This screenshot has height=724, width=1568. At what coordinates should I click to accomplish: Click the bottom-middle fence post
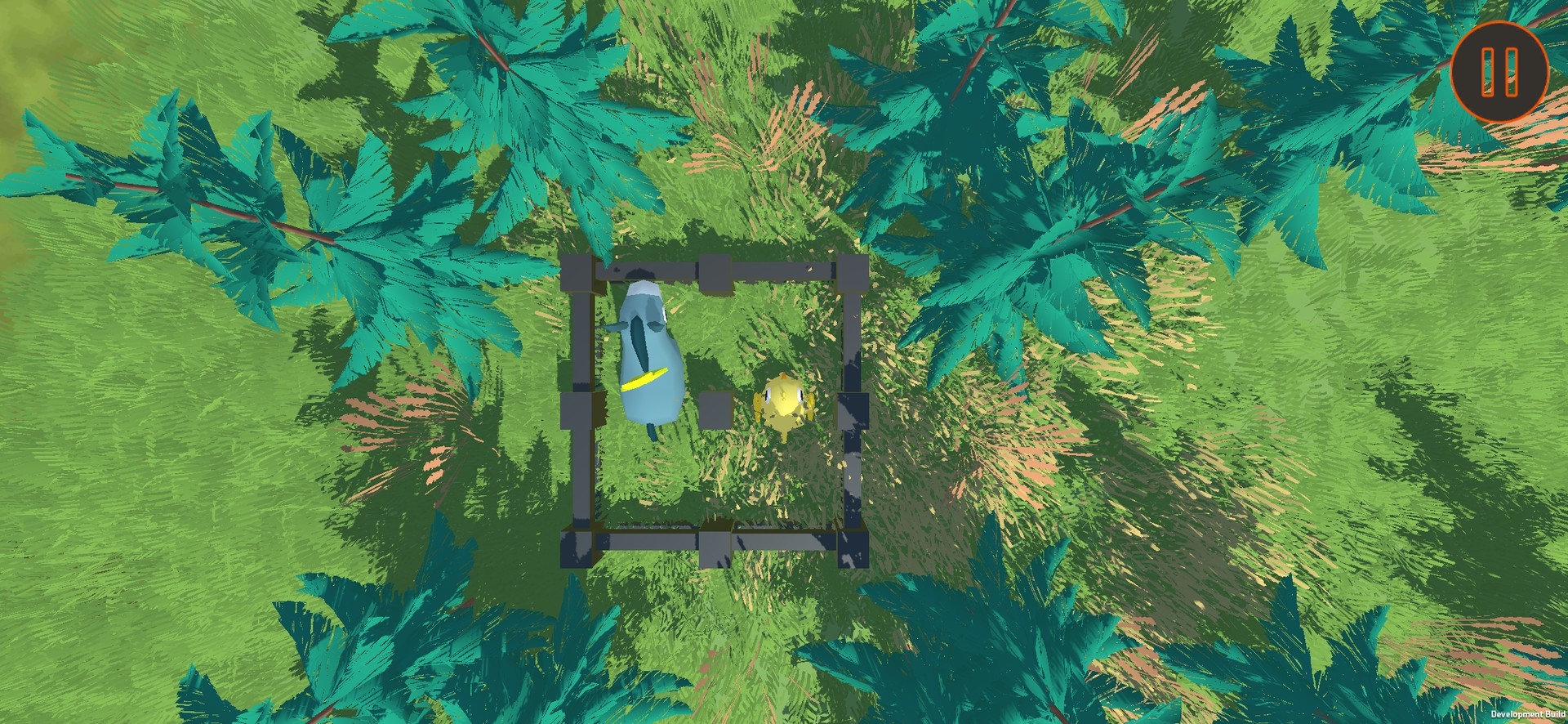(x=714, y=546)
